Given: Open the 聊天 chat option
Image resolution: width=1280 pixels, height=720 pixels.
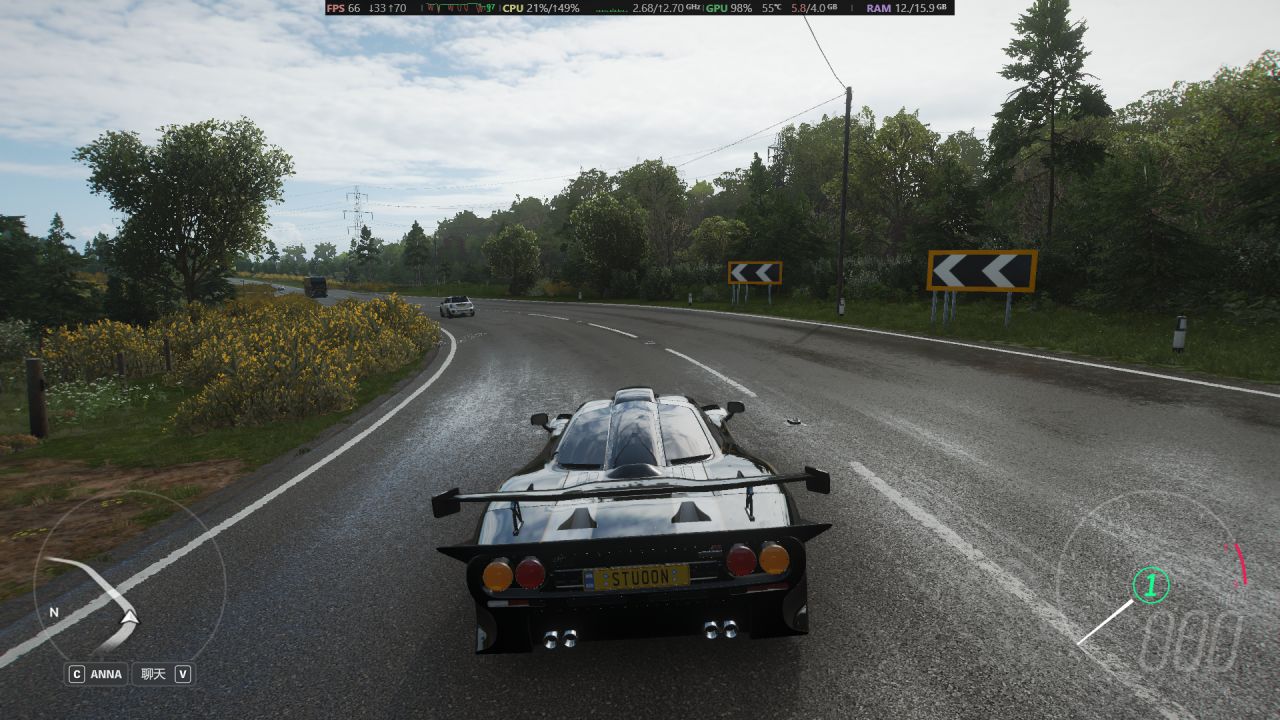Looking at the screenshot, I should click(x=153, y=674).
